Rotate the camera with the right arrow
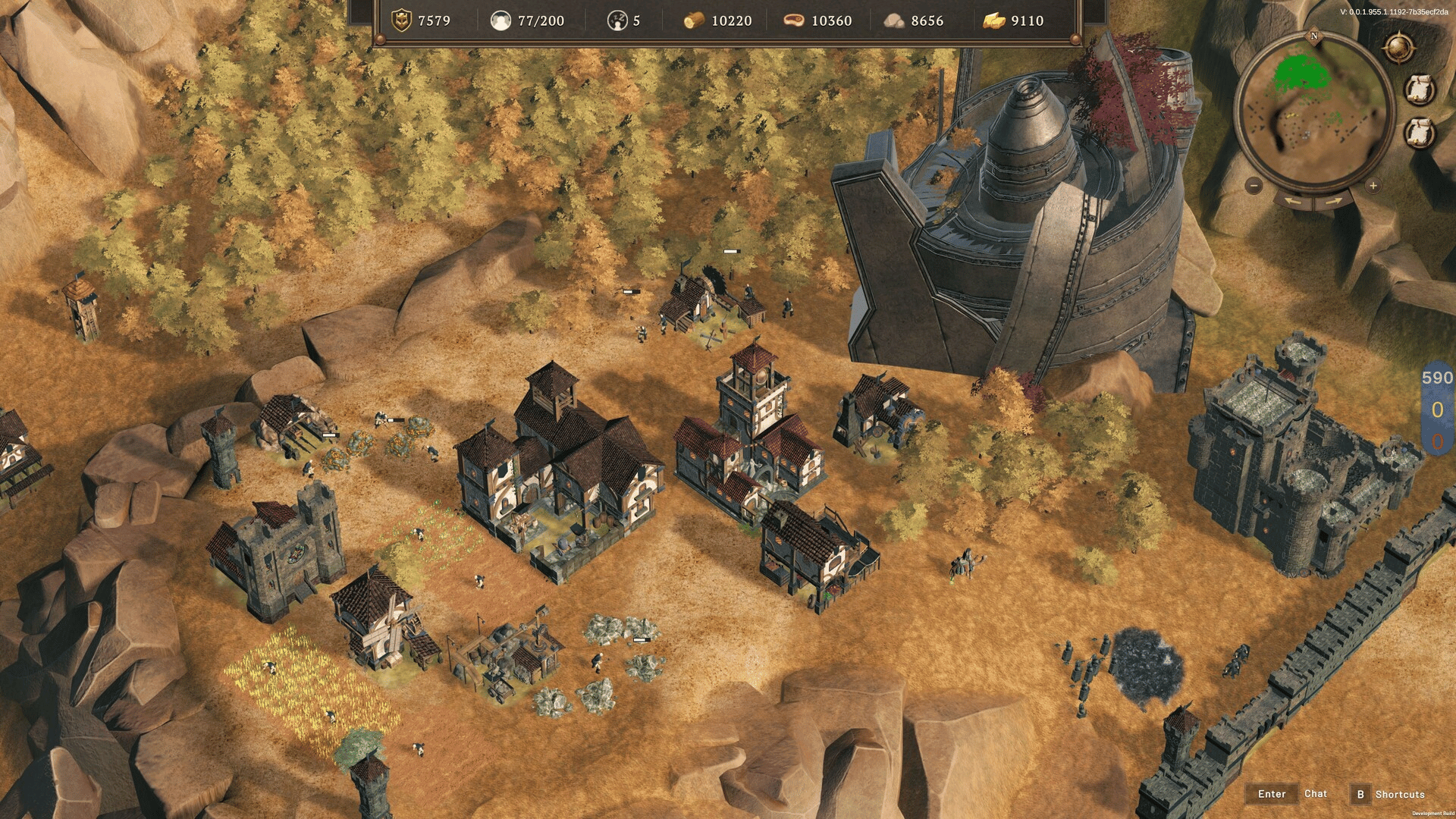The image size is (1456, 819). click(x=1335, y=201)
